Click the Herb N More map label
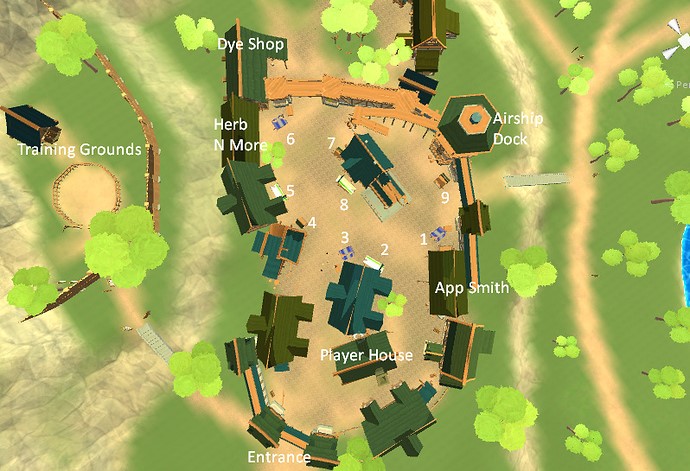690x471 pixels. 237,135
